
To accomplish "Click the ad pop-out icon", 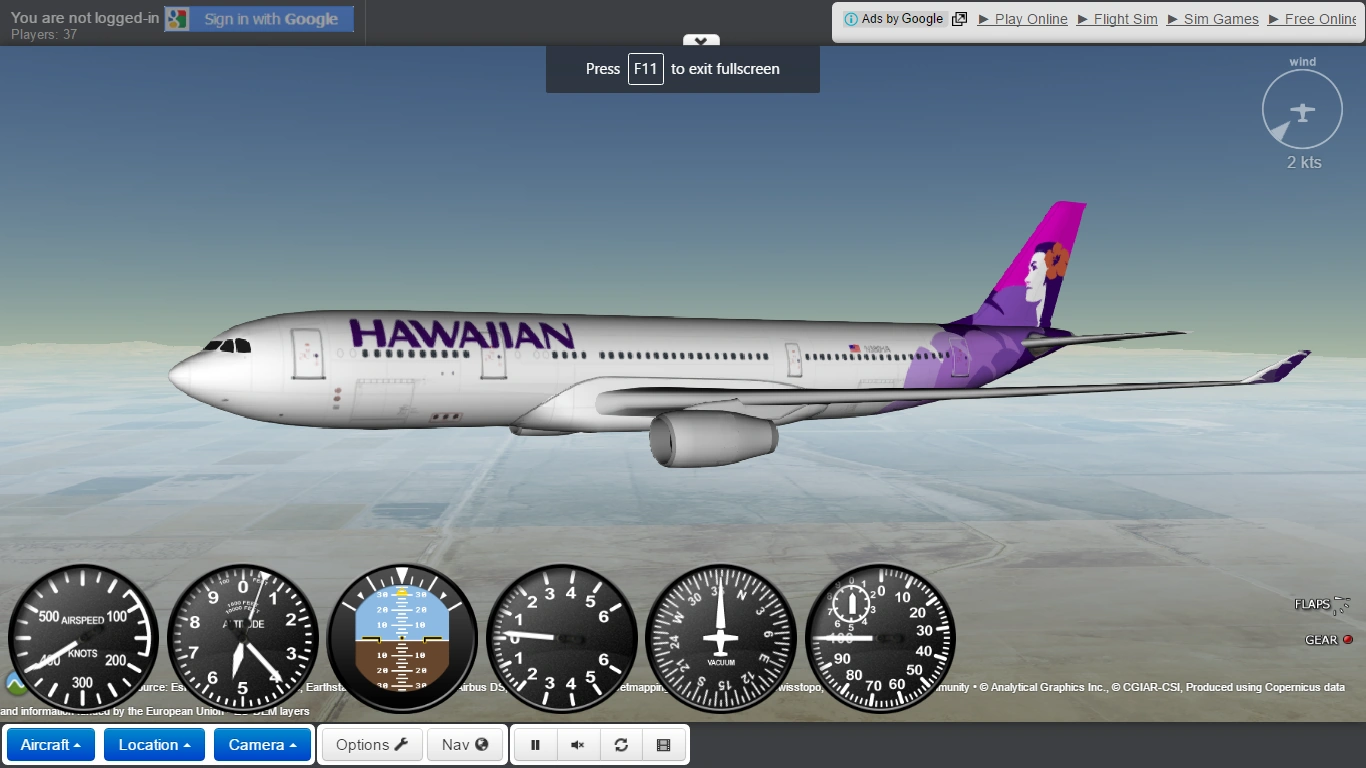I will pyautogui.click(x=959, y=18).
